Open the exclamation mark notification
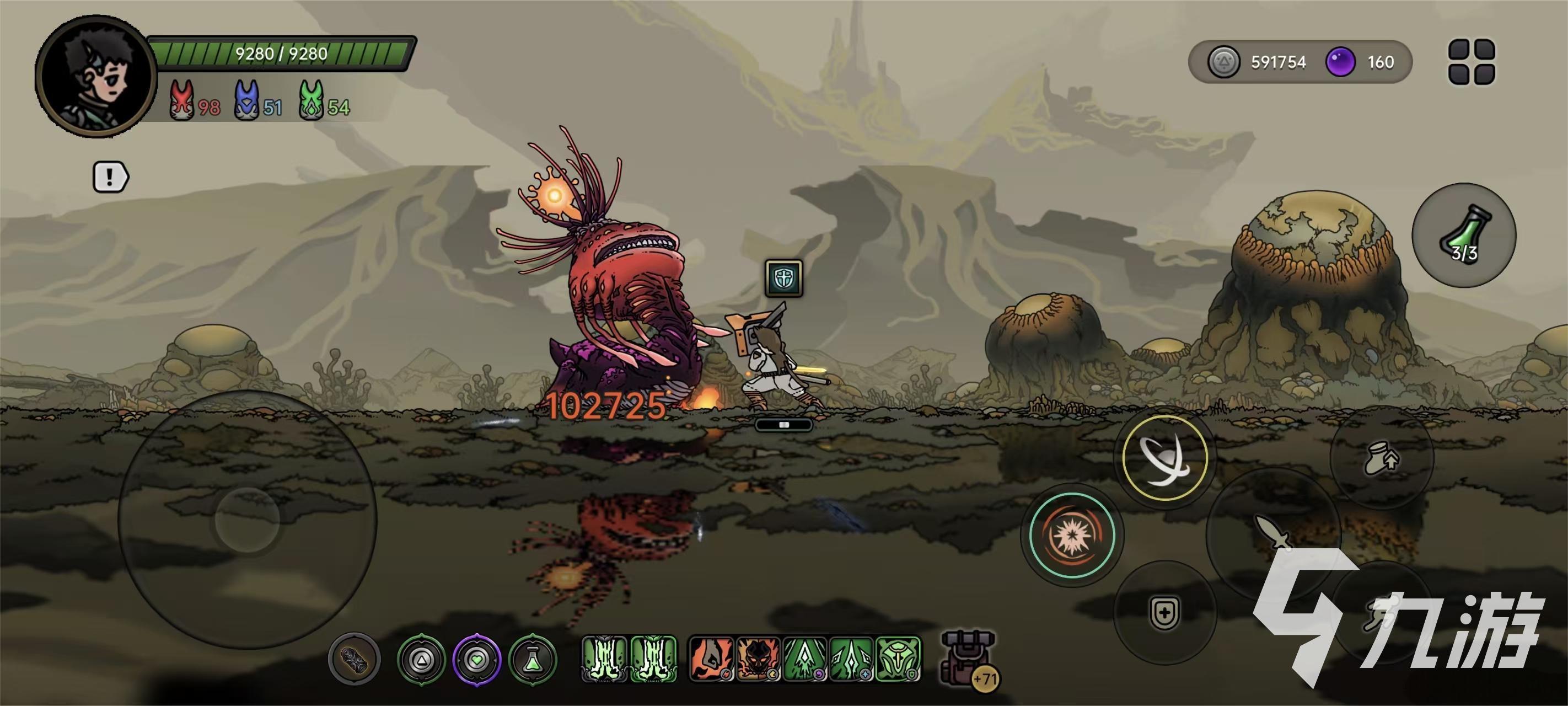 tap(110, 177)
